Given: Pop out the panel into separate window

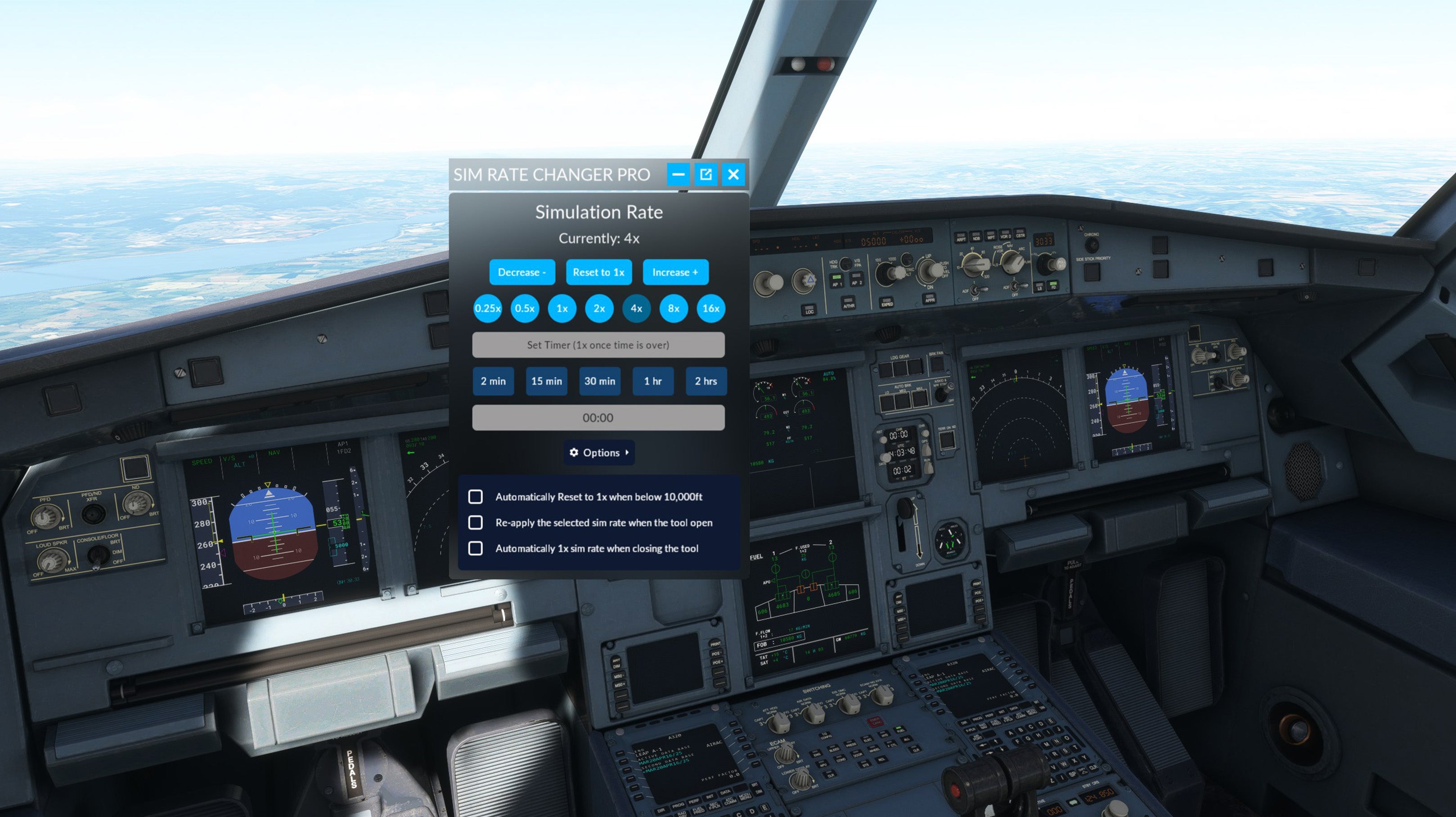Looking at the screenshot, I should 706,175.
